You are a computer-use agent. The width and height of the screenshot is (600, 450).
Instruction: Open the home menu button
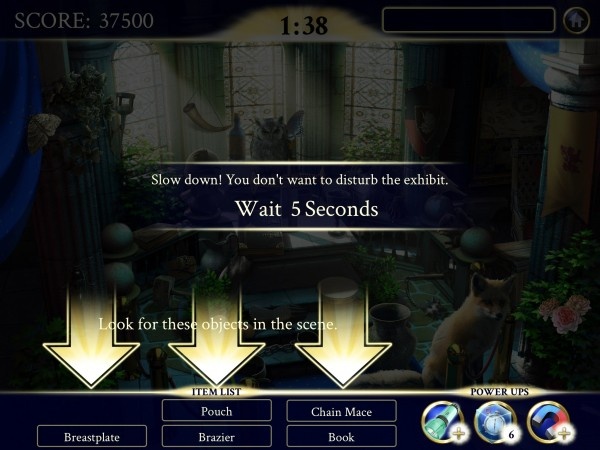pos(575,20)
